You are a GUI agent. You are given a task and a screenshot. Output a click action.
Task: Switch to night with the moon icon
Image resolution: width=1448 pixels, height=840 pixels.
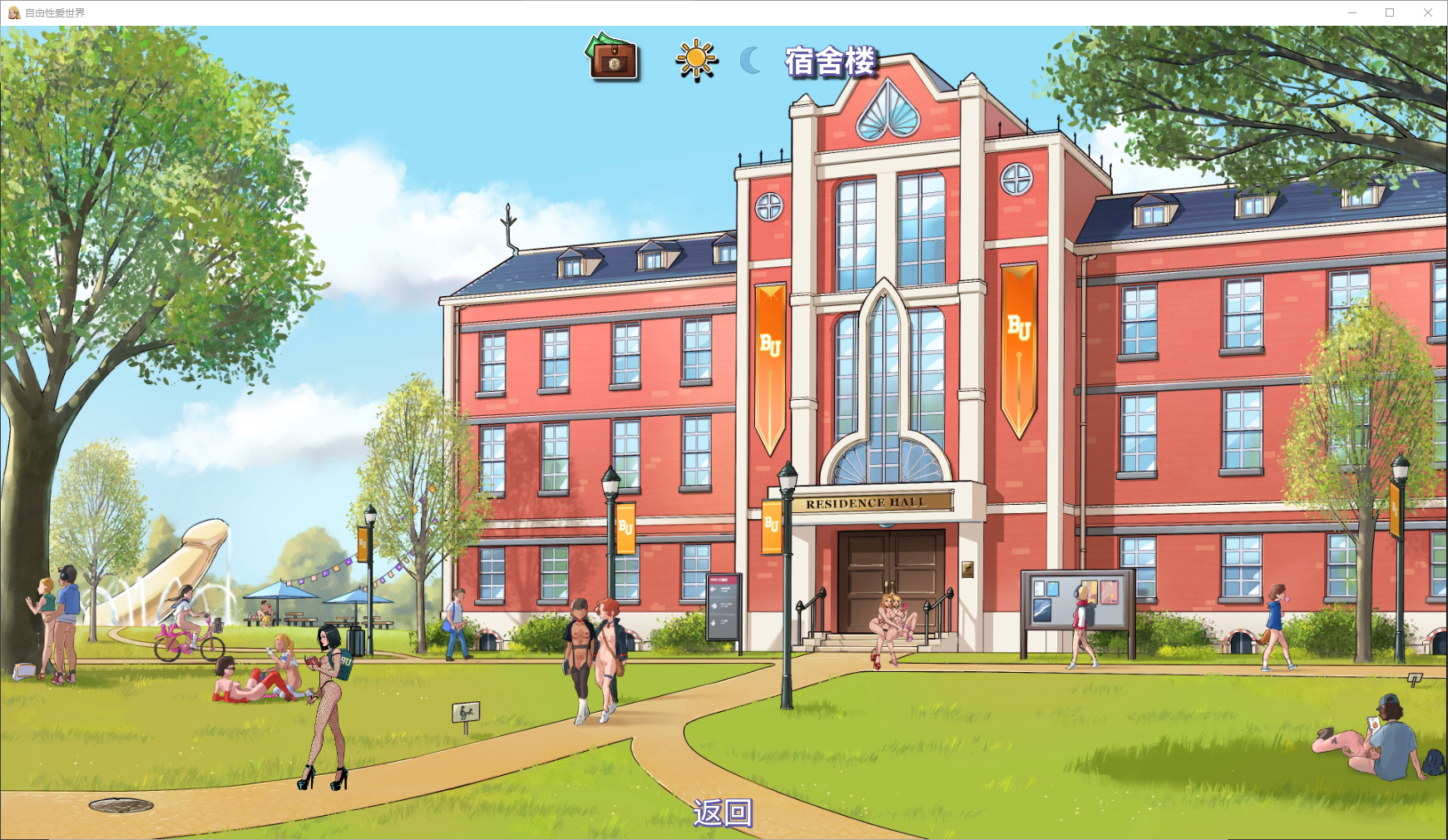click(751, 60)
